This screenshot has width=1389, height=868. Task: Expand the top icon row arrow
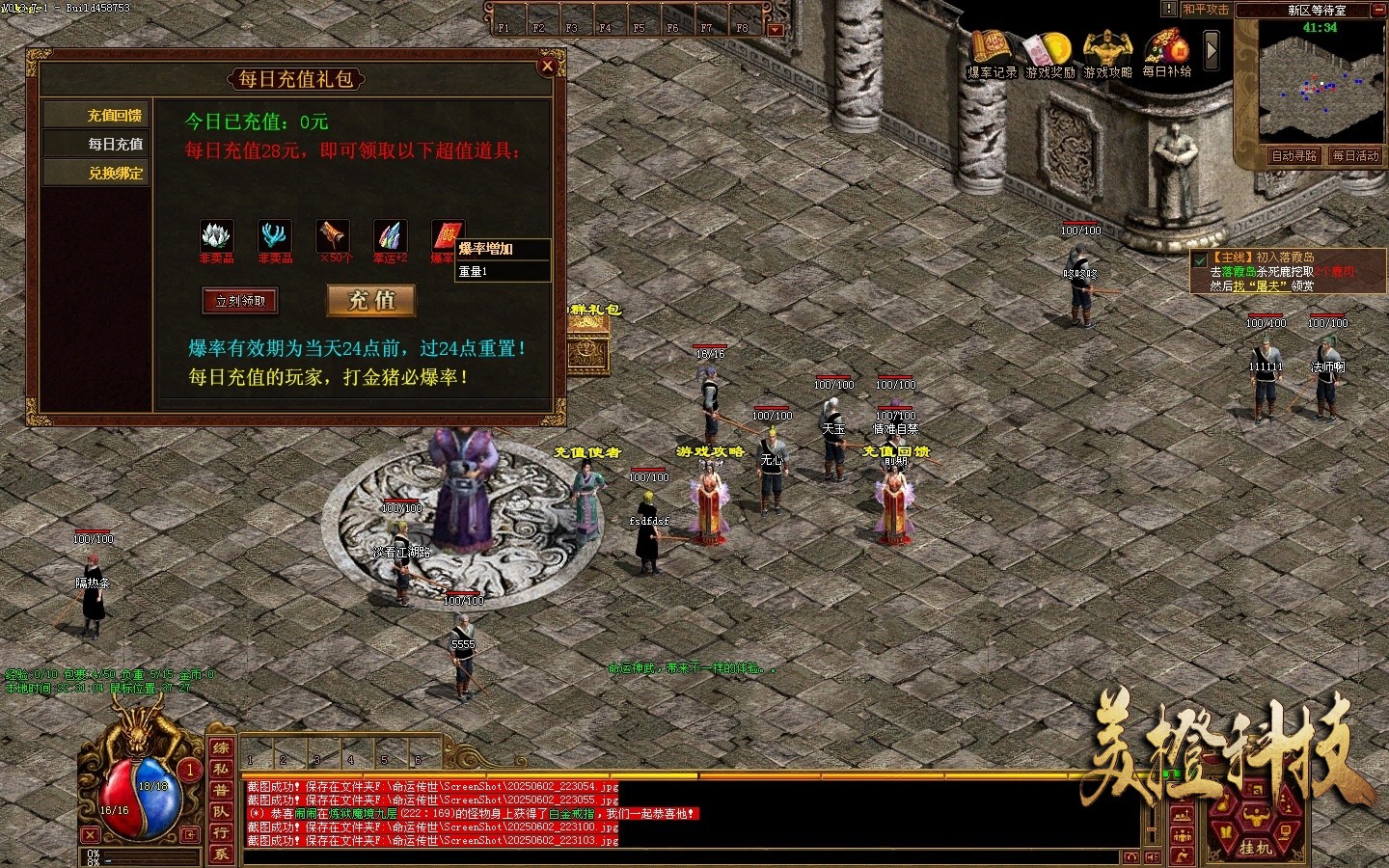coord(1212,50)
